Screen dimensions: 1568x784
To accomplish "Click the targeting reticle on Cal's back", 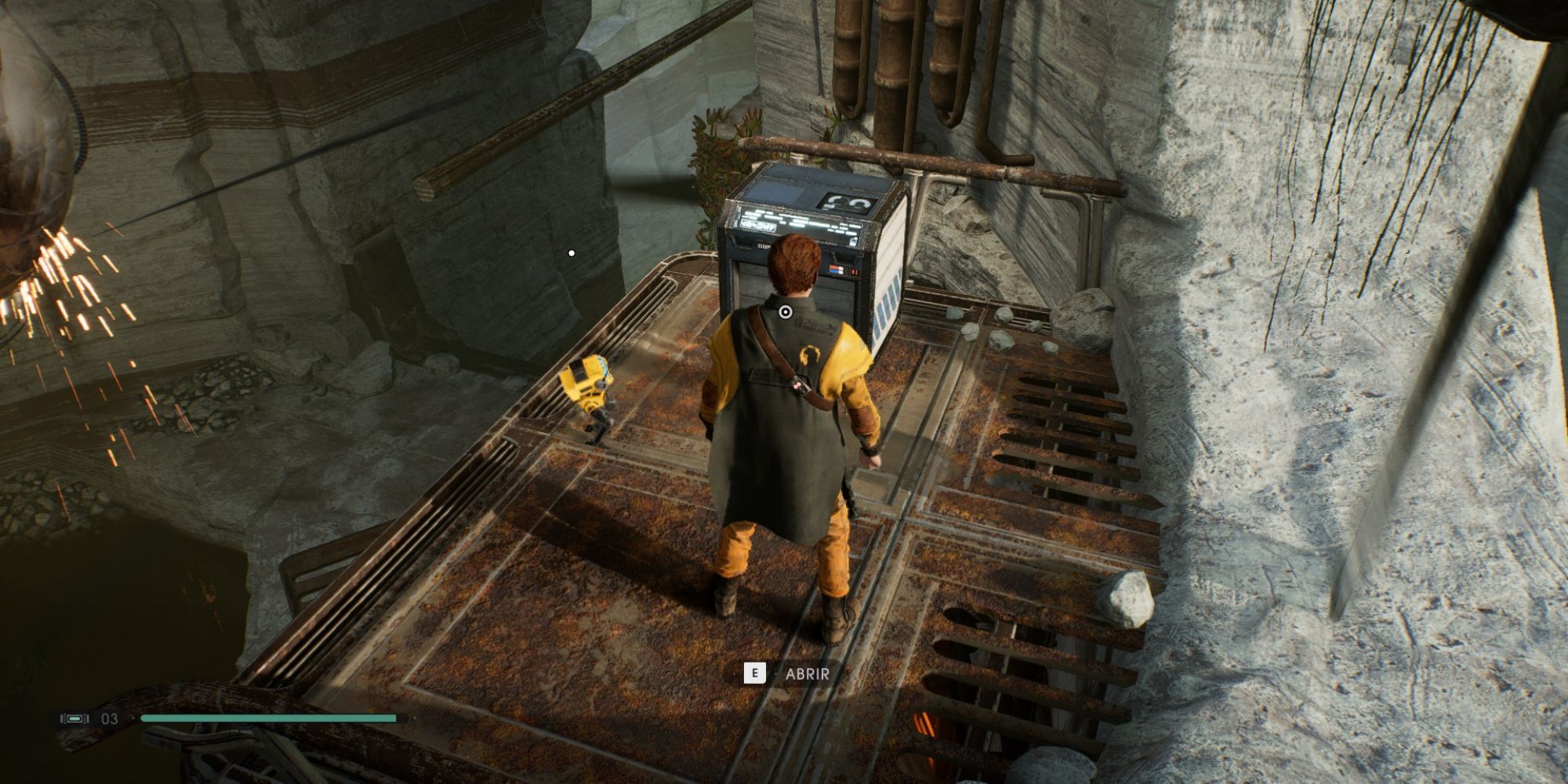I will click(784, 311).
